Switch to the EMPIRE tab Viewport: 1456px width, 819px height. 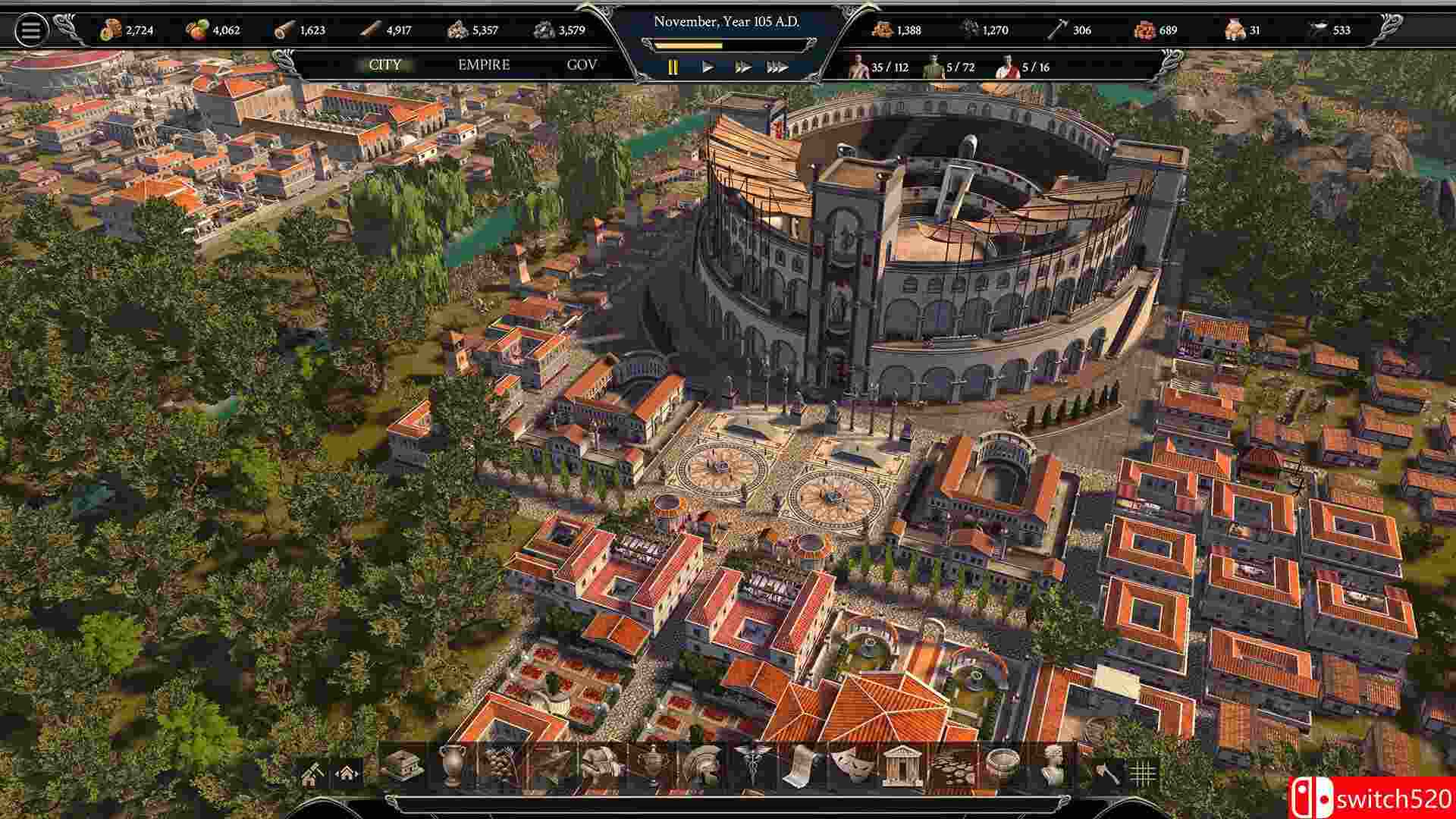click(x=482, y=65)
